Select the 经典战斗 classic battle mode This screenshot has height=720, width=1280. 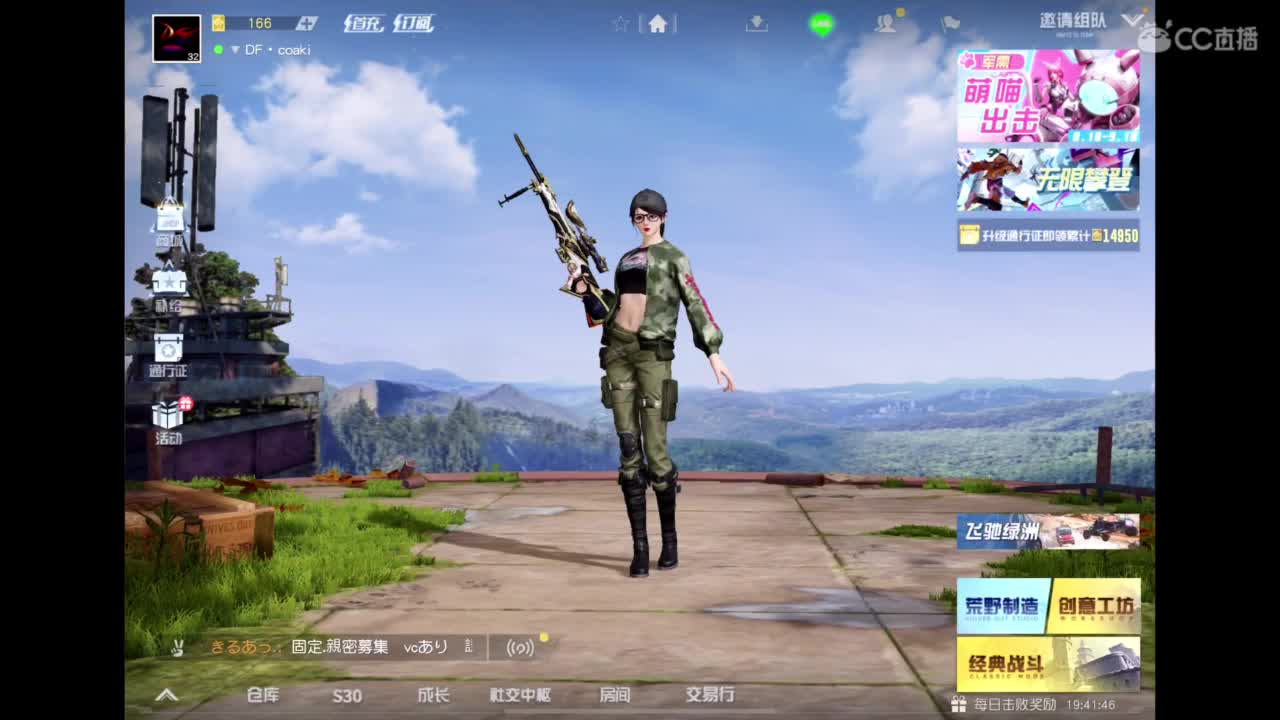coord(1047,664)
